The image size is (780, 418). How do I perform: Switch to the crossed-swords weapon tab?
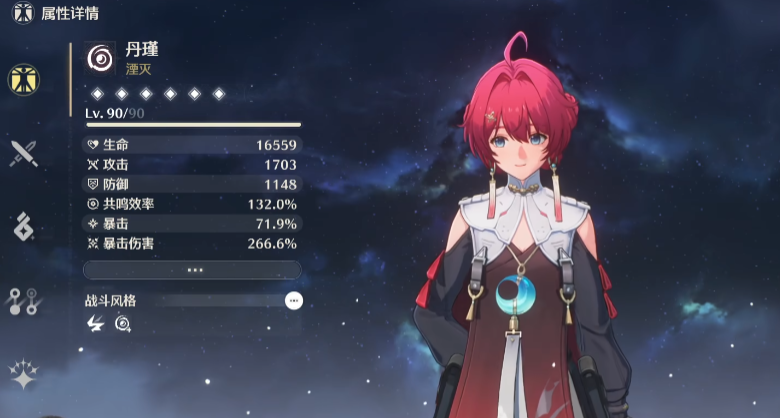click(23, 152)
